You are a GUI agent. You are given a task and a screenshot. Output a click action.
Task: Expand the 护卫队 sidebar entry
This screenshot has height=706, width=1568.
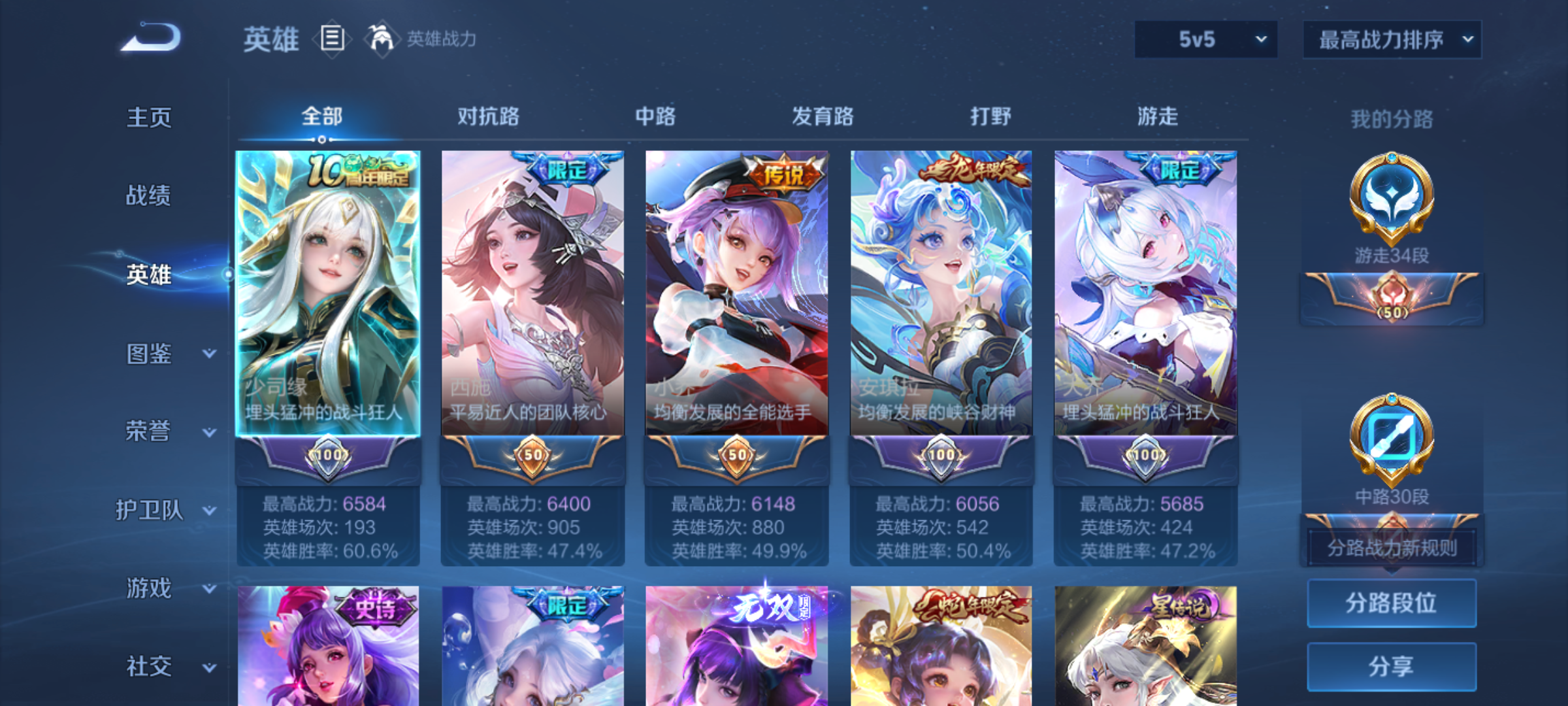click(x=165, y=510)
